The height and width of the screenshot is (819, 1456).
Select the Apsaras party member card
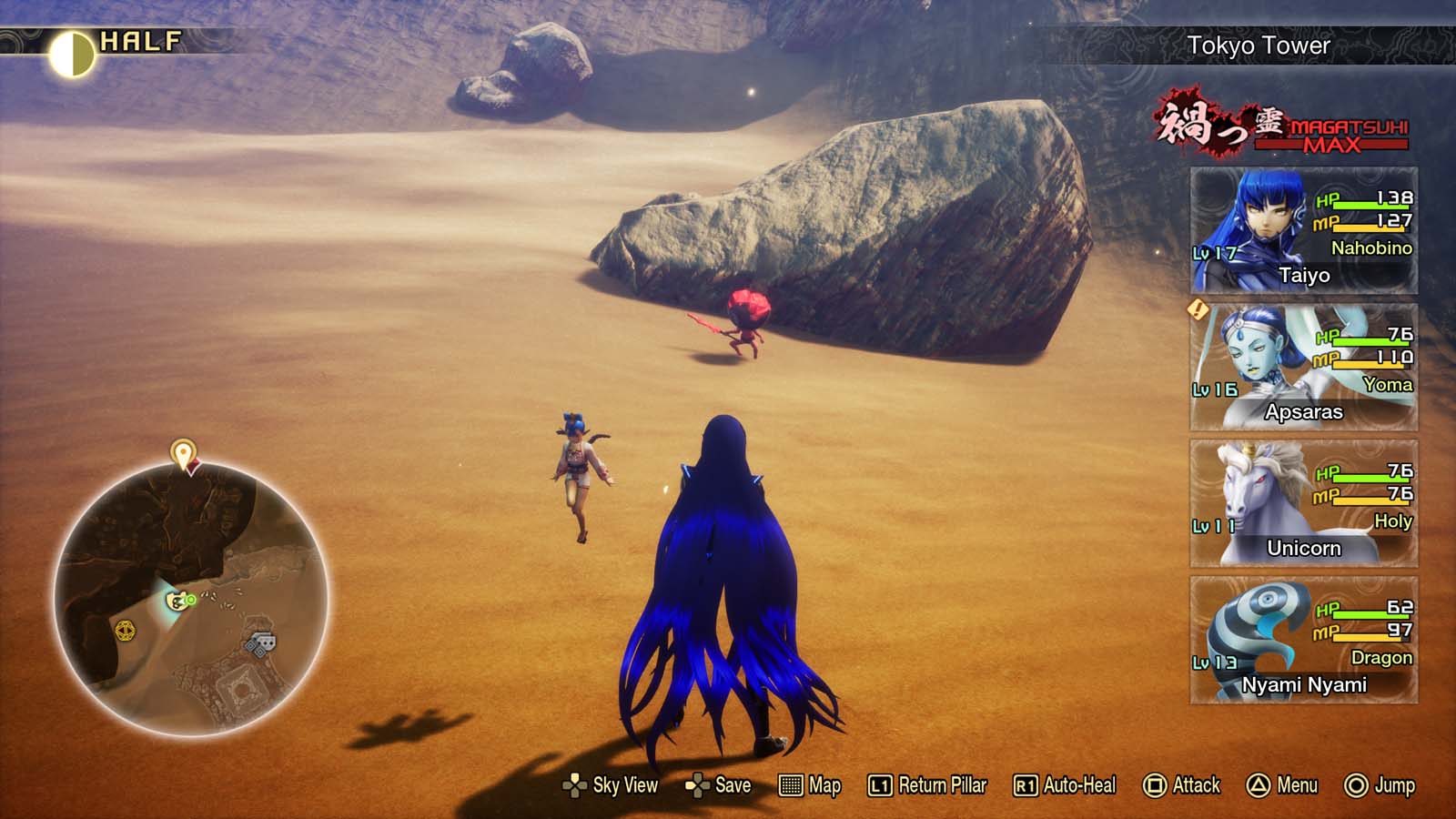tap(1305, 364)
